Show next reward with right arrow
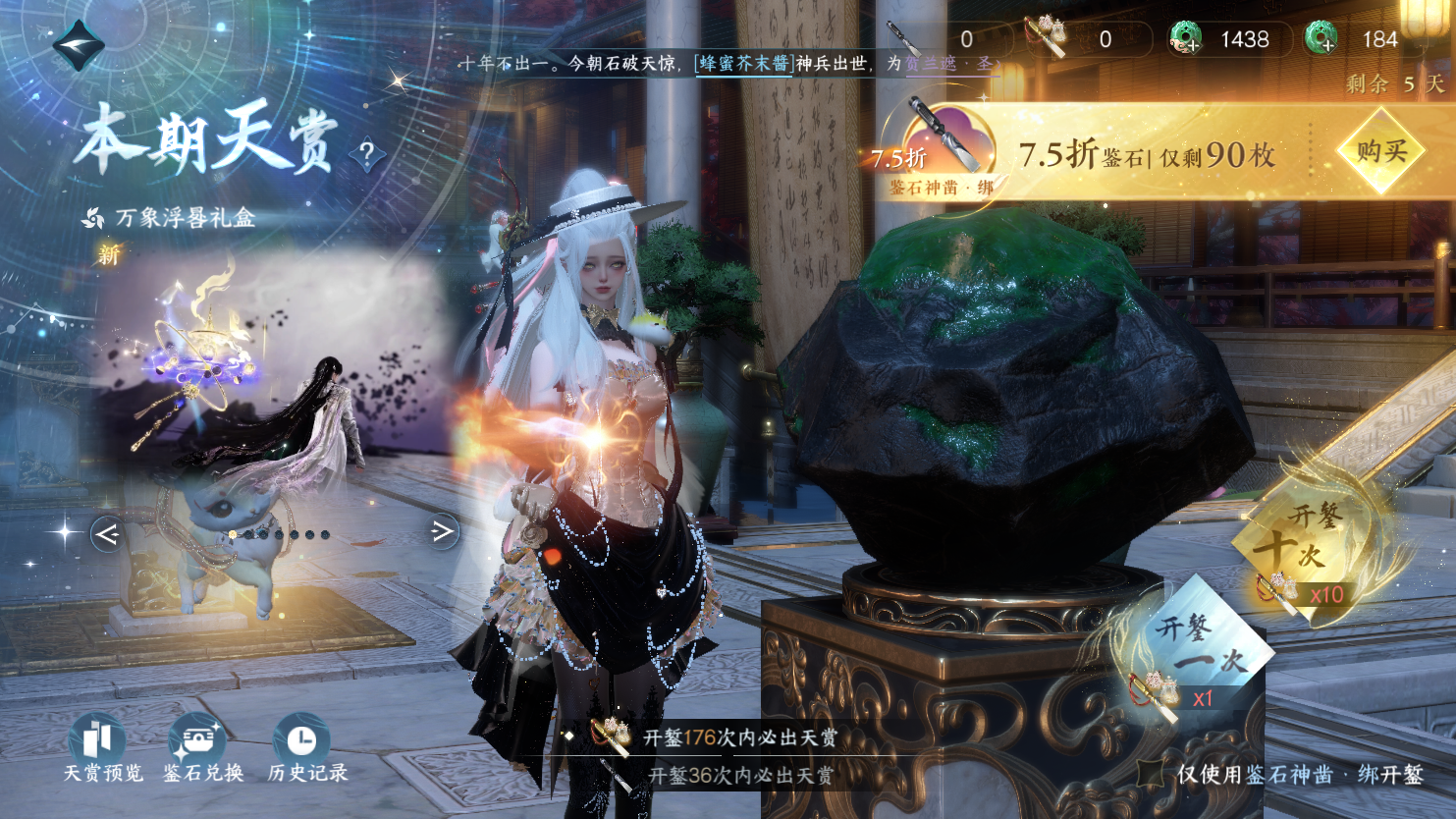Screen dimensions: 1456x819 pos(443,531)
